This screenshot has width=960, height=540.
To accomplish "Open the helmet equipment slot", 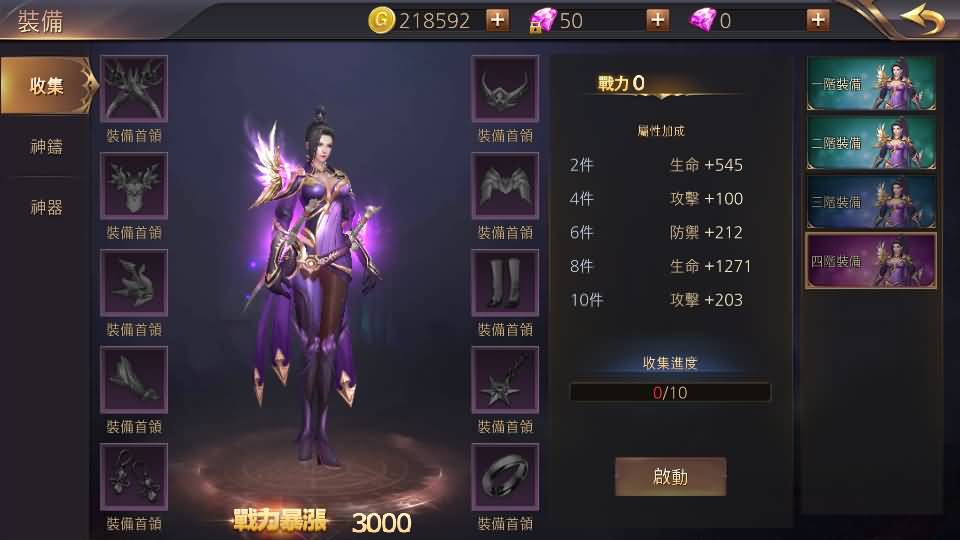I will click(x=505, y=89).
